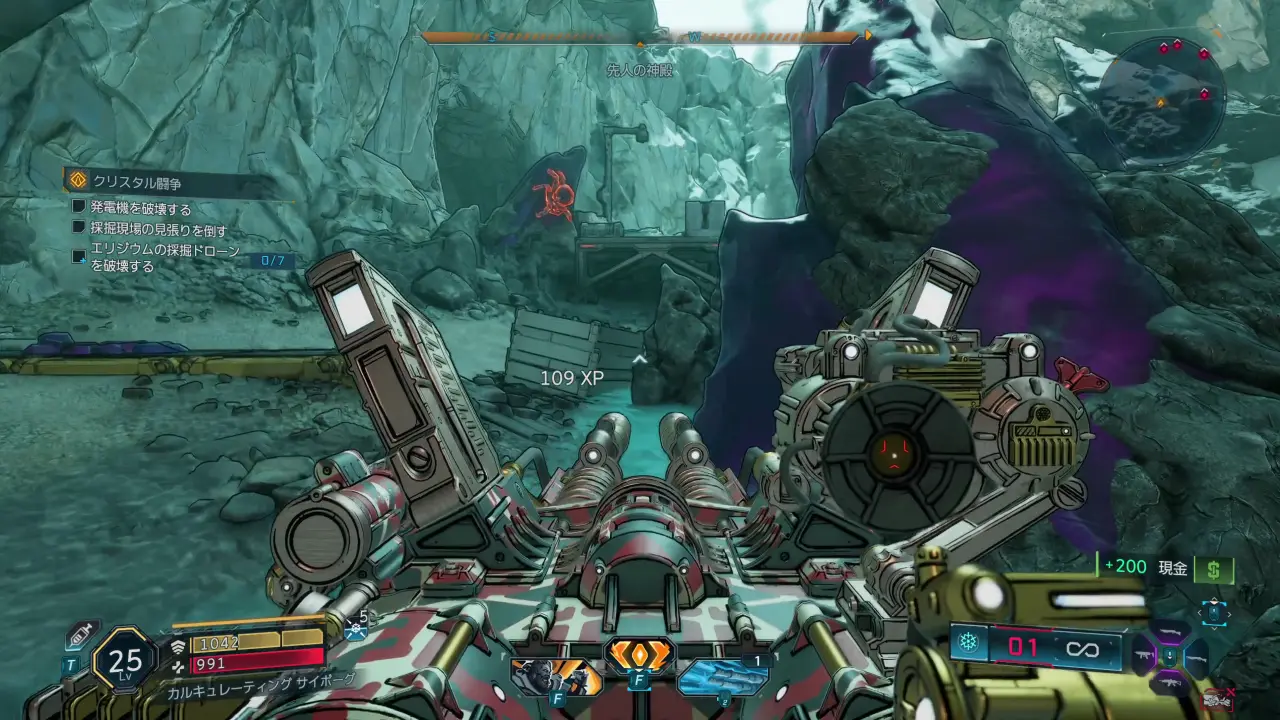Select the クリスタル闘争 quest title
The image size is (1280, 720).
138,181
